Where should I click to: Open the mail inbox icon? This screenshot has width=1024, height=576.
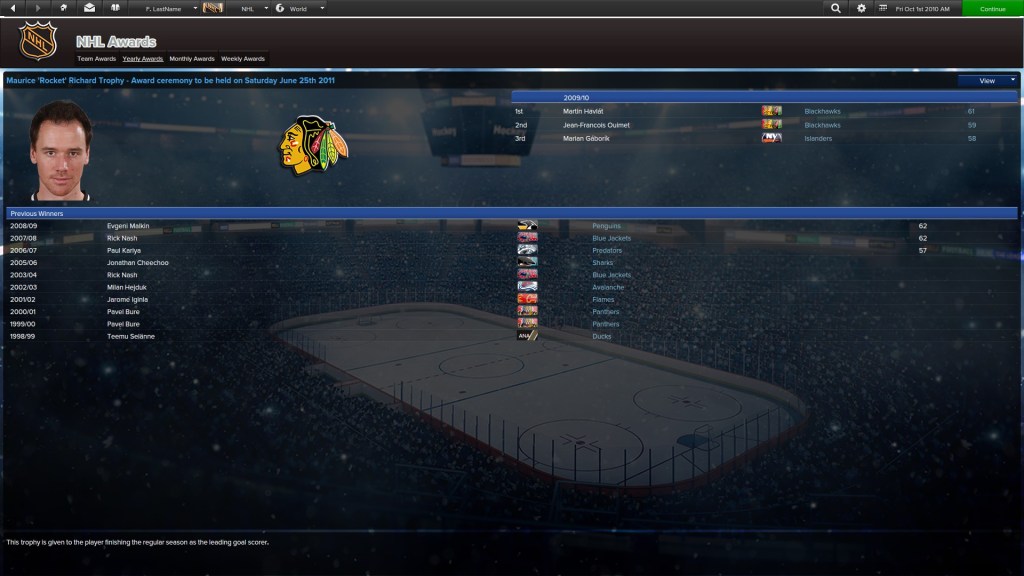click(x=89, y=8)
